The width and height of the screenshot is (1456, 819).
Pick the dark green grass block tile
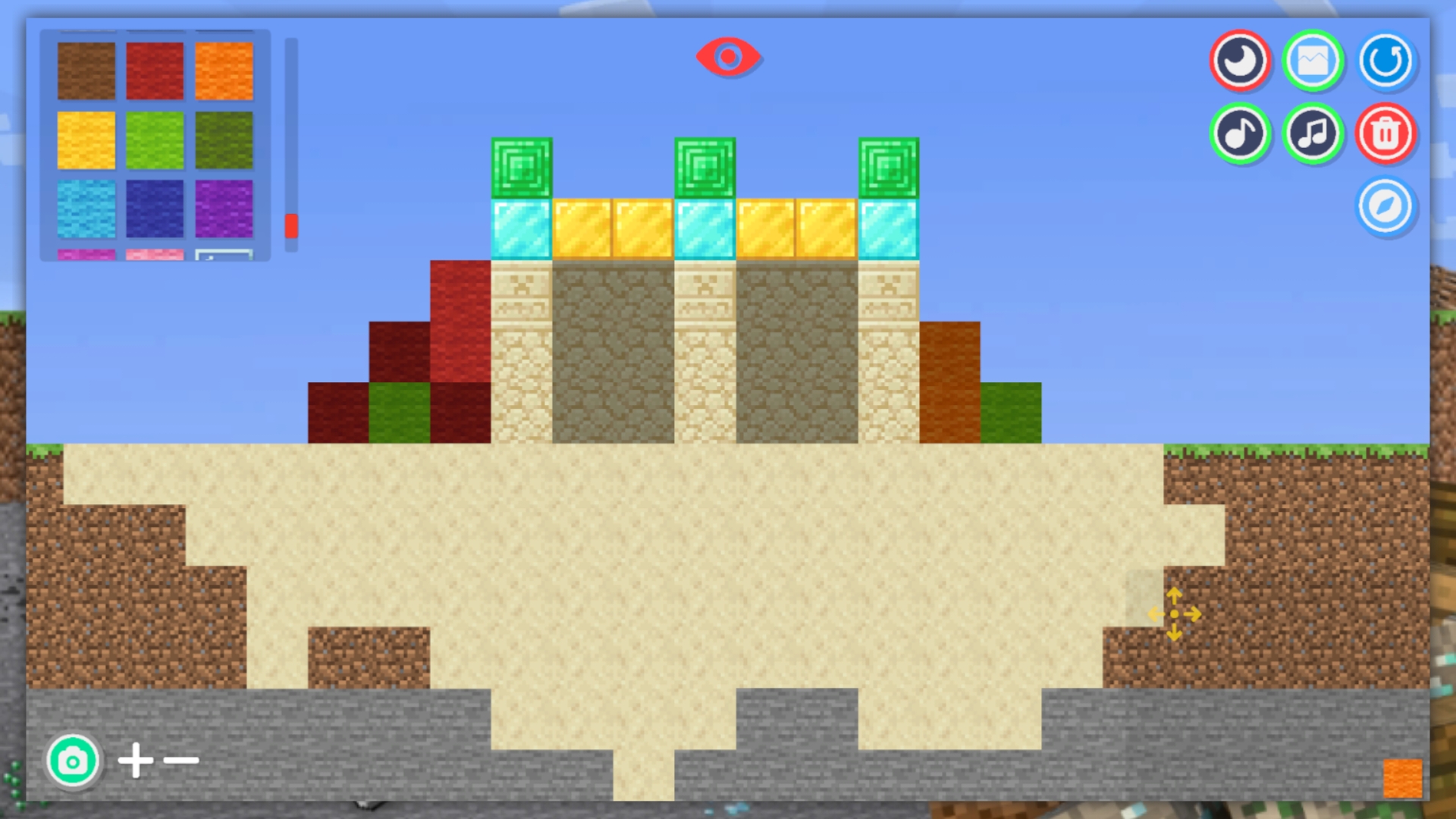[224, 141]
